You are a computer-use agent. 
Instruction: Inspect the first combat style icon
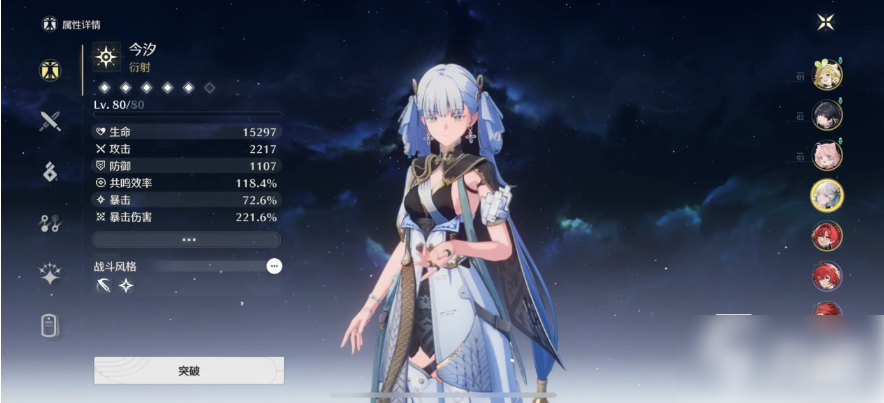point(104,286)
